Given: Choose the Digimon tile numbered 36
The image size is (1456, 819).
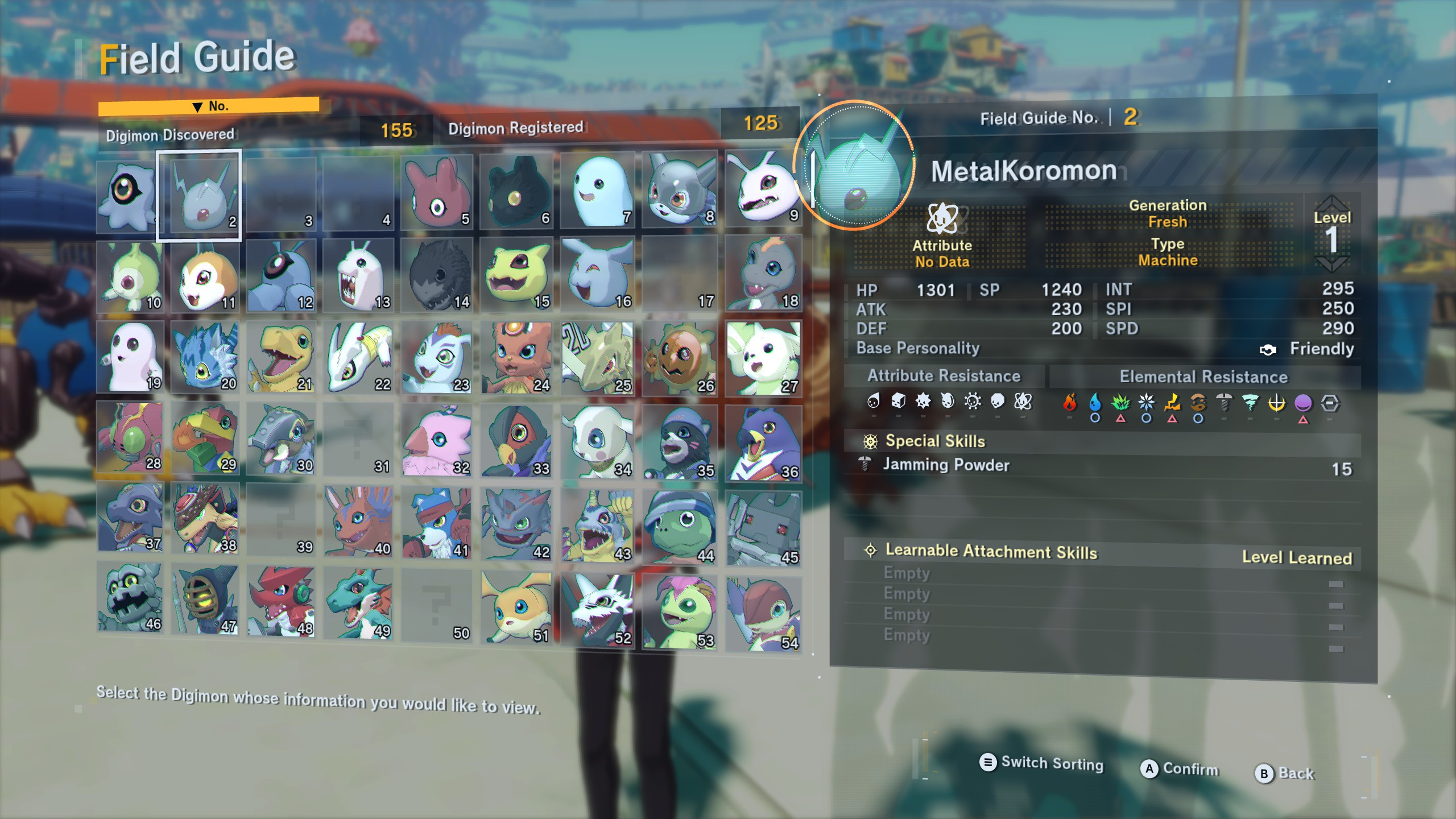Looking at the screenshot, I should pos(763,444).
